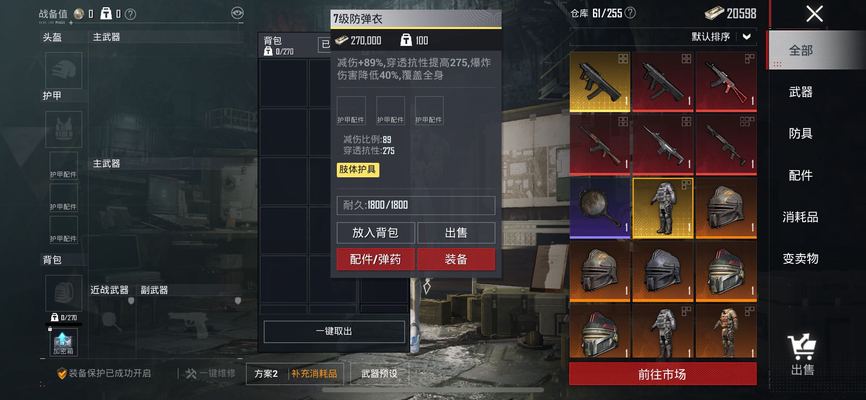Sell the selected armor via 出售 button
The width and height of the screenshot is (866, 400).
(456, 233)
